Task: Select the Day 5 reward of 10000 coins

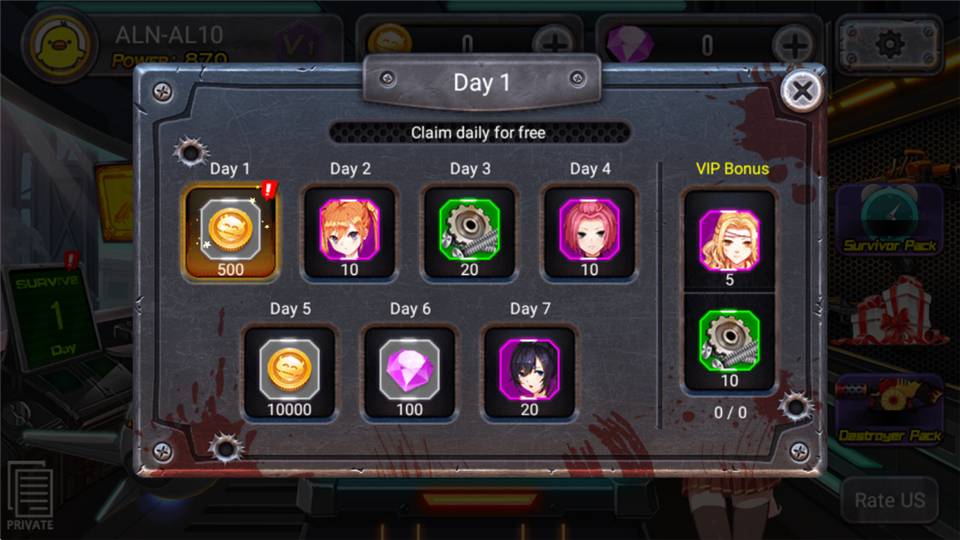Action: [290, 372]
